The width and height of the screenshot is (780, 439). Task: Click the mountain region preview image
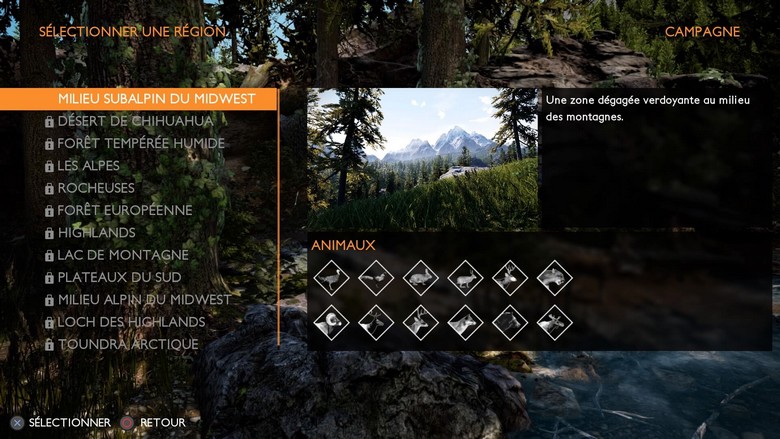tap(422, 159)
